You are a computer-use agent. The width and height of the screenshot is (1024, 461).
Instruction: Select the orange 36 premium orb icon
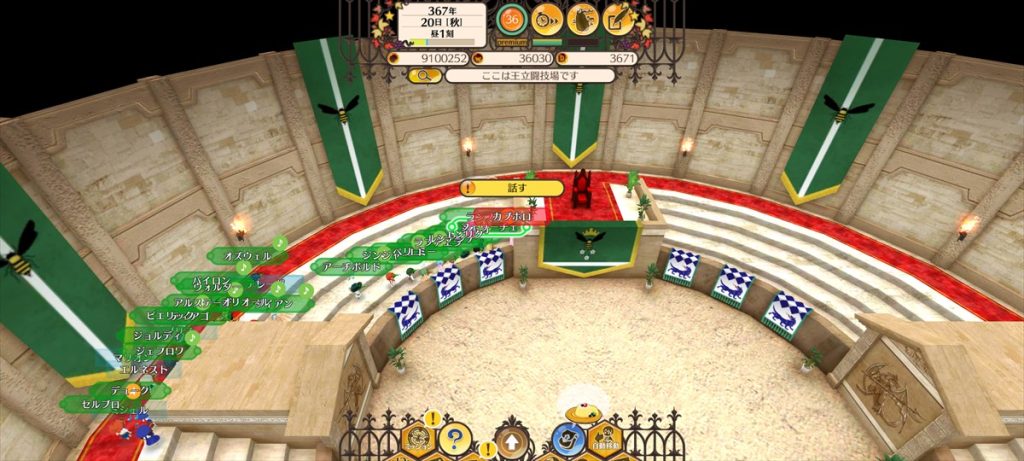click(x=512, y=18)
